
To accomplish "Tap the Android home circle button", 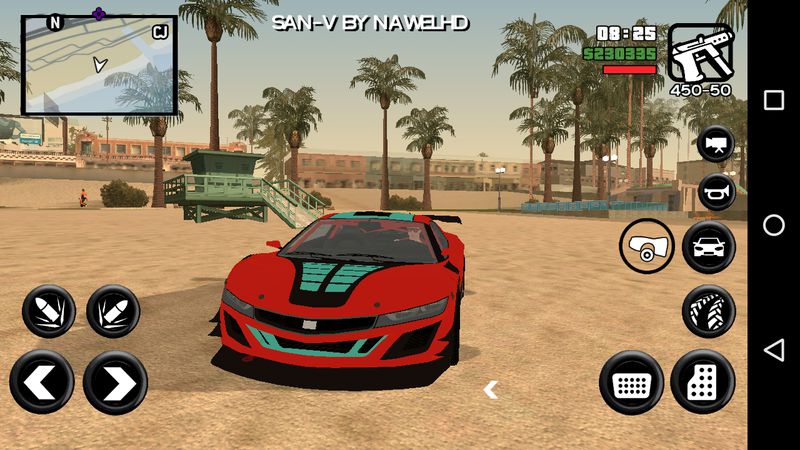I will point(774,225).
